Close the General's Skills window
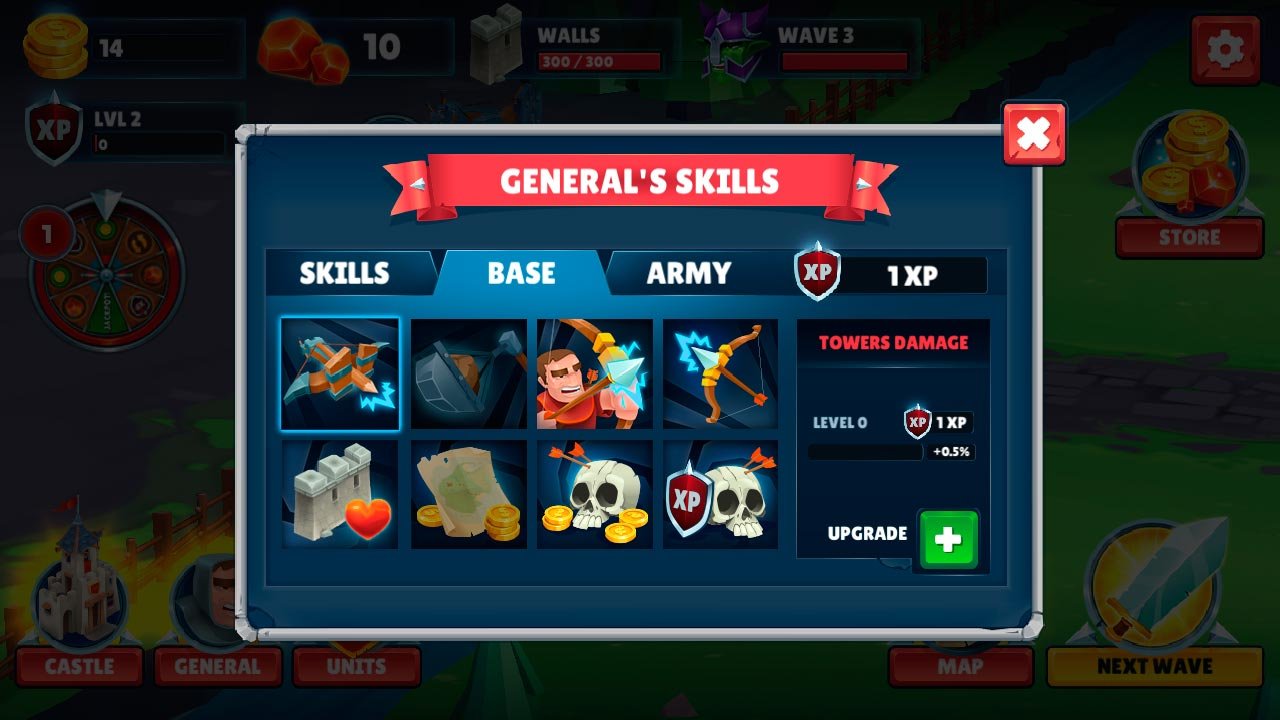 tap(1034, 133)
